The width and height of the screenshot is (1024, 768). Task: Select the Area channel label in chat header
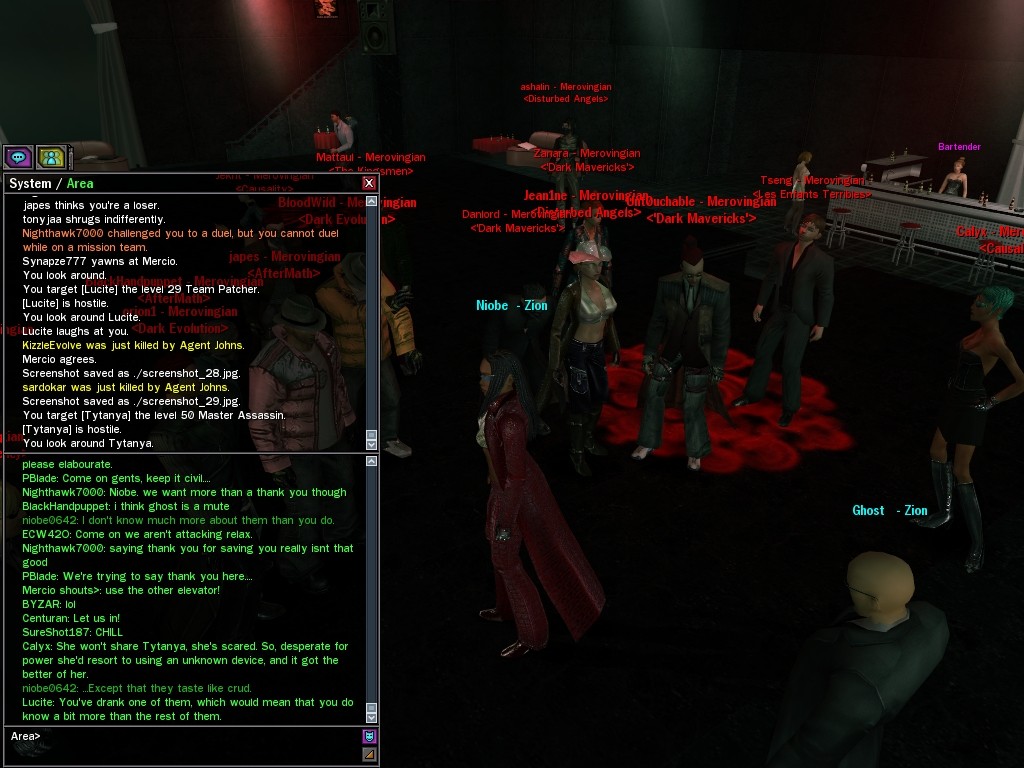click(80, 184)
